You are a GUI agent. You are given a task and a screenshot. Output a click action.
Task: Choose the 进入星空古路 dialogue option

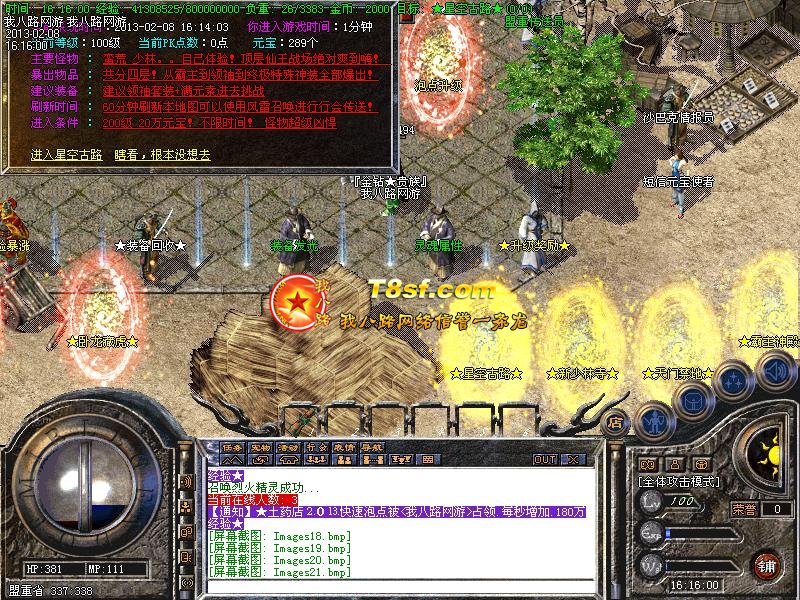66,155
